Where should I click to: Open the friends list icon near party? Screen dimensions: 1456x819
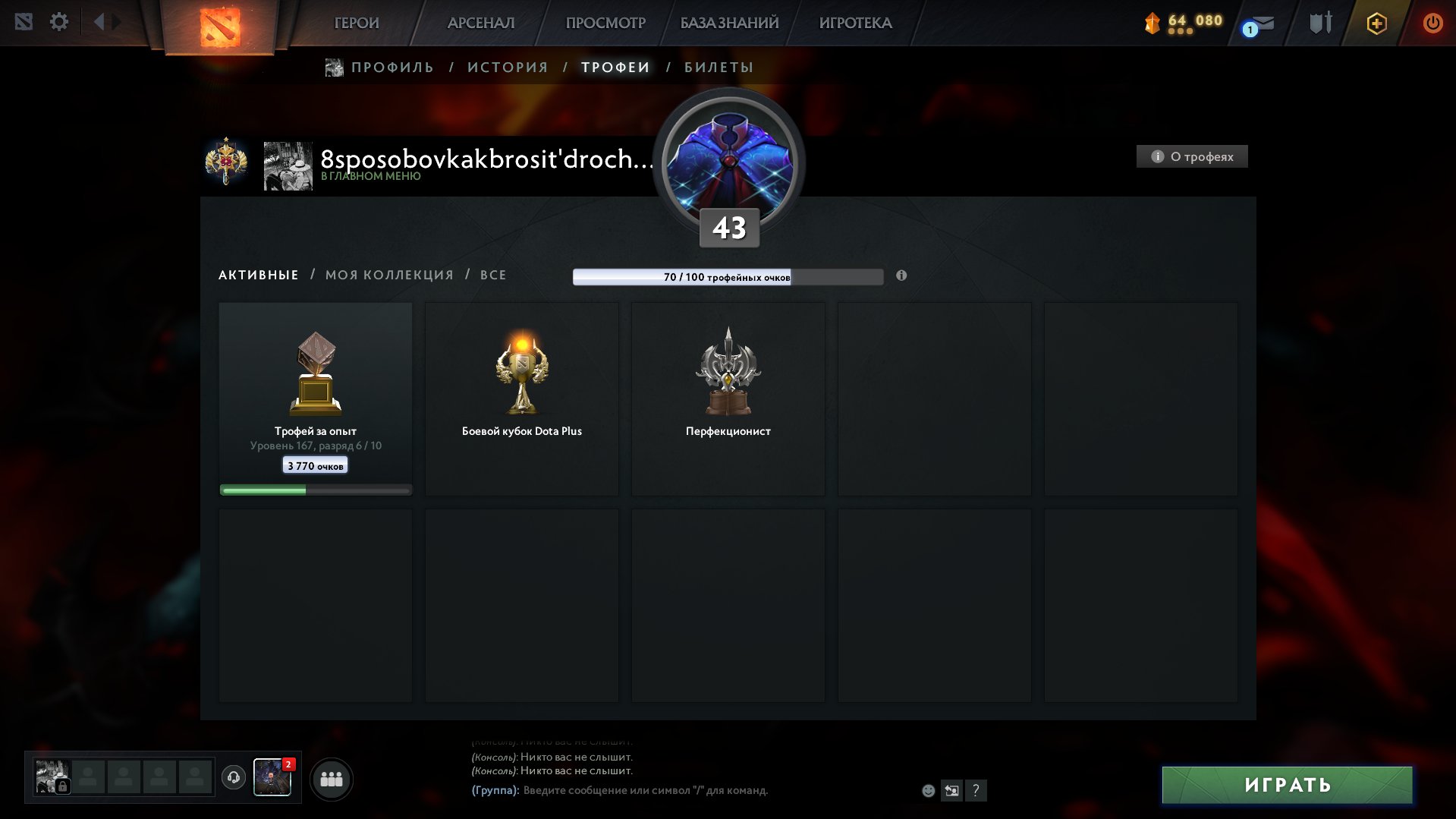[x=332, y=779]
